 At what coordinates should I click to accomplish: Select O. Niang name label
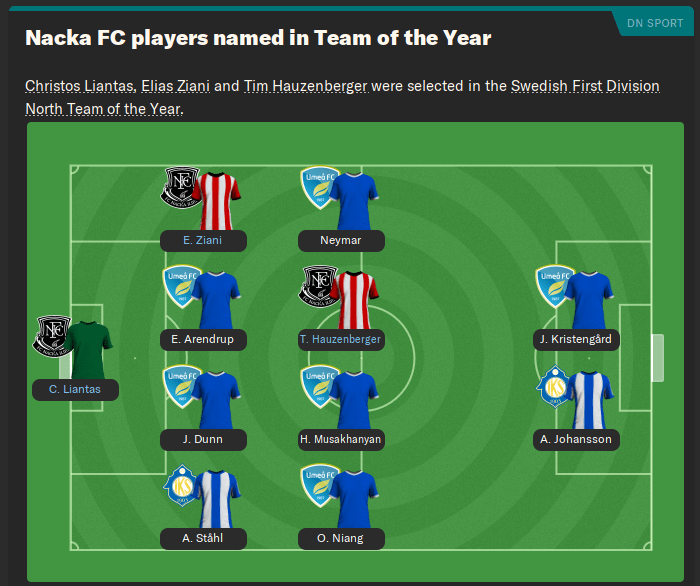341,538
